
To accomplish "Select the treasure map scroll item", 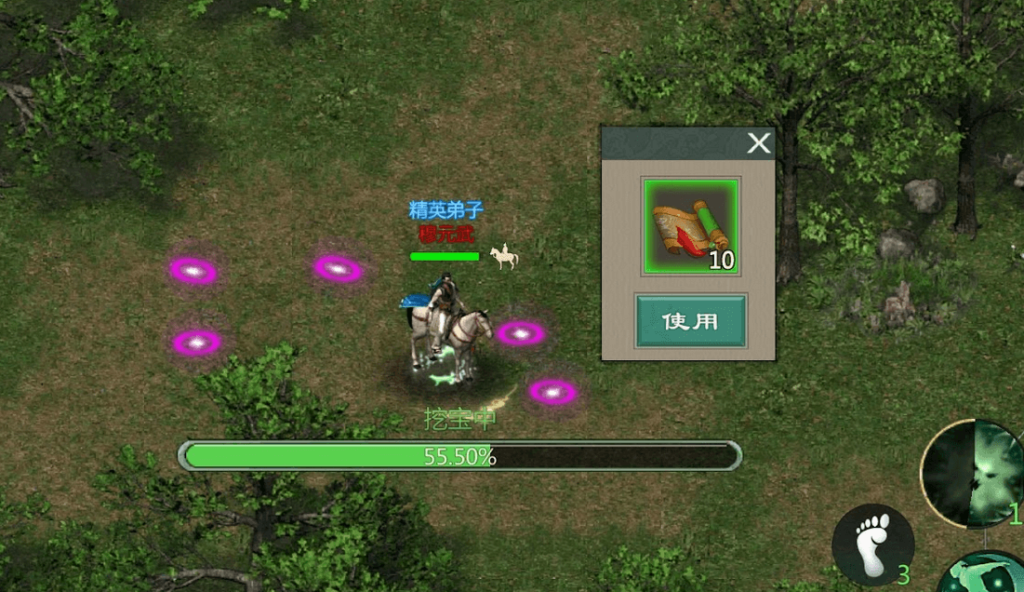I will [x=690, y=227].
